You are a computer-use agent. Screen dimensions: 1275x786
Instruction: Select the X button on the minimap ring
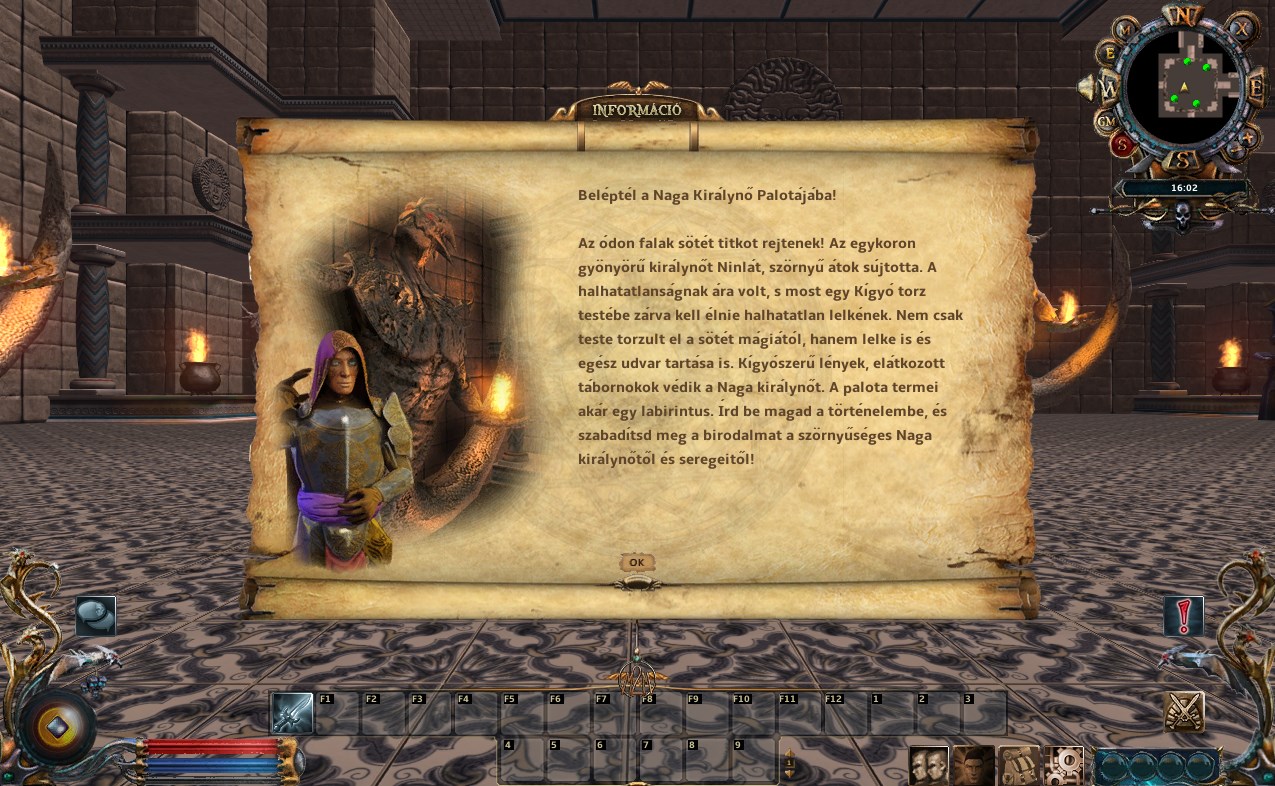click(1243, 29)
